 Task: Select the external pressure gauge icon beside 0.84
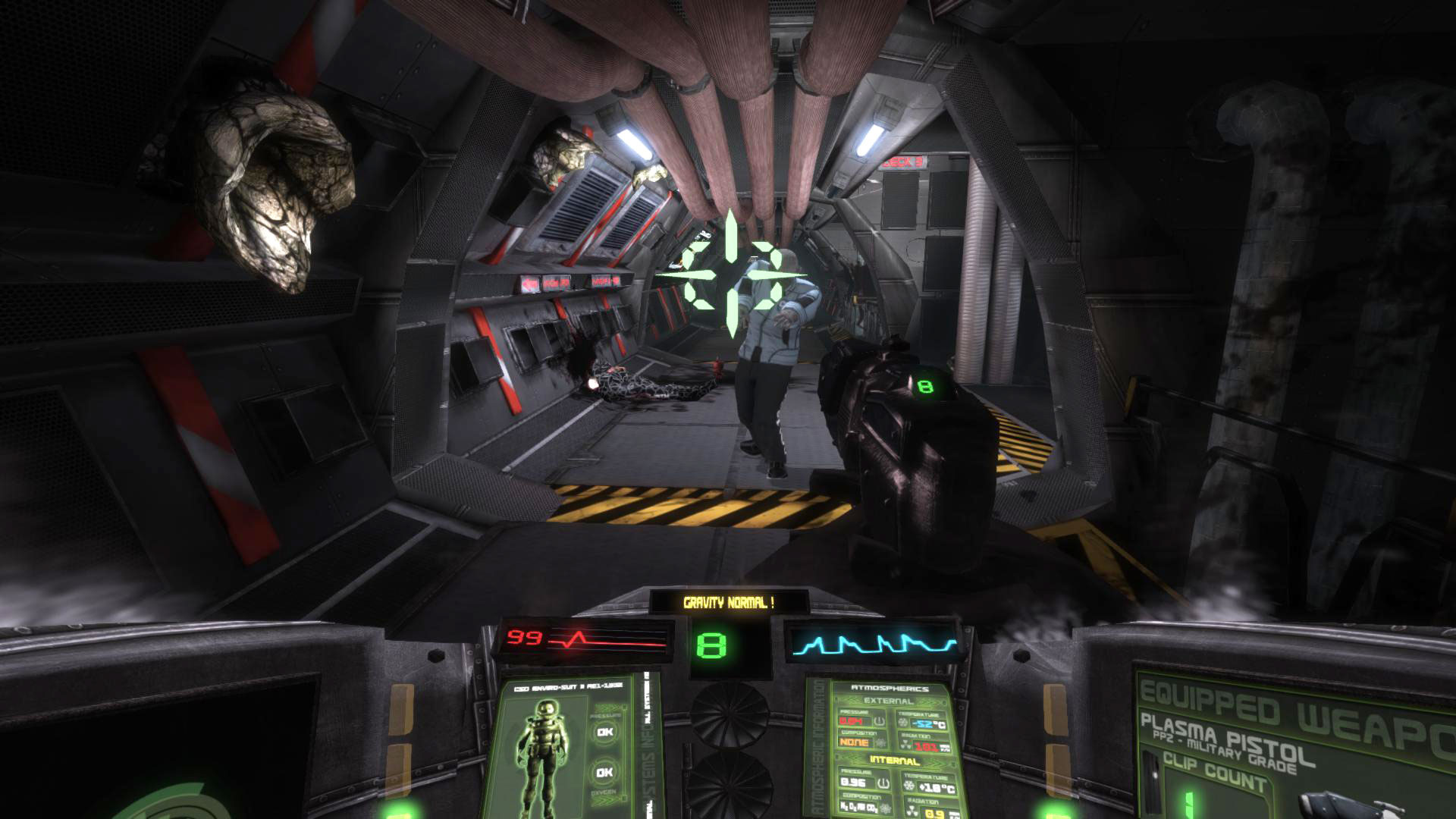pyautogui.click(x=879, y=721)
